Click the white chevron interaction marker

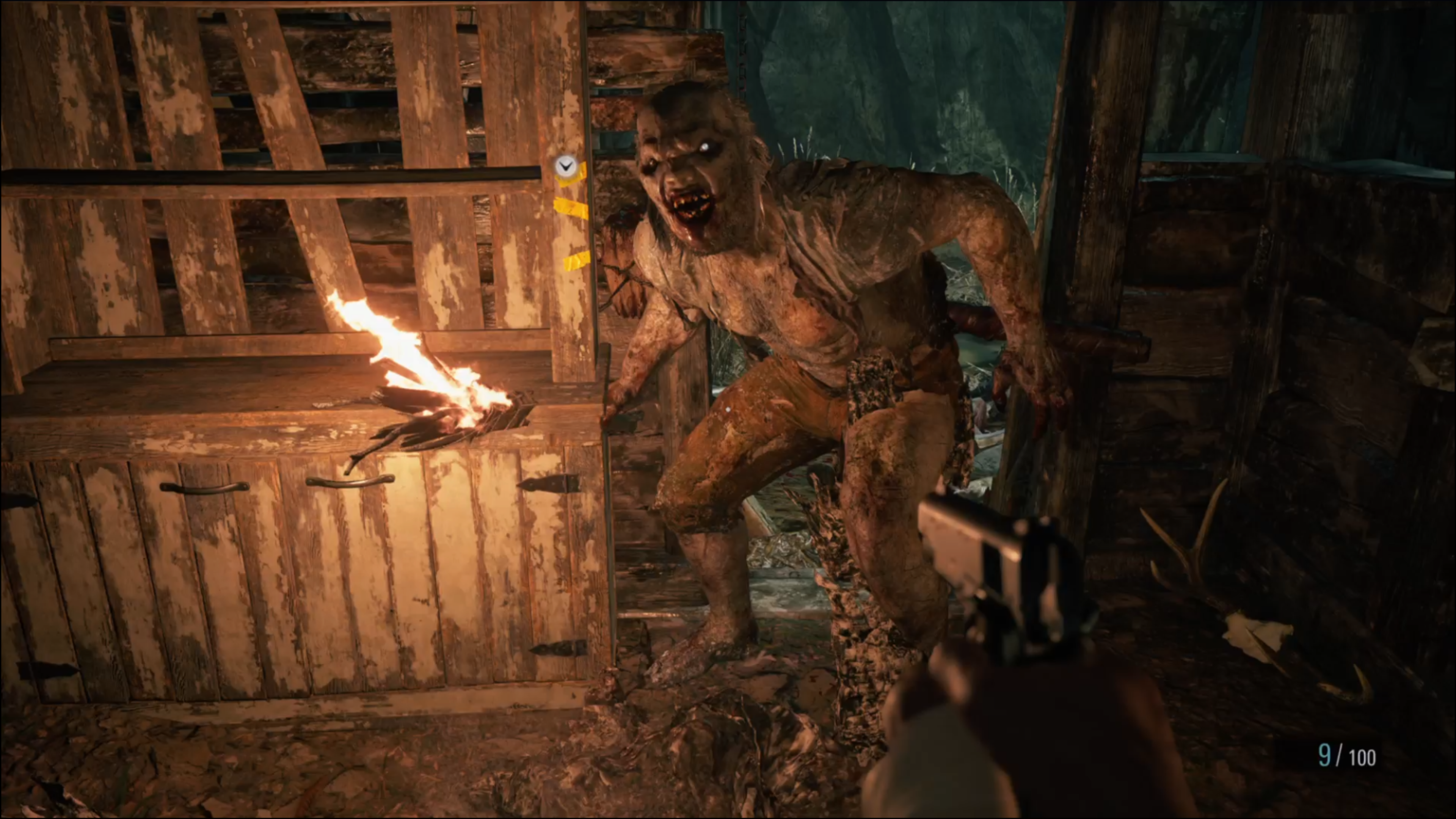(565, 166)
